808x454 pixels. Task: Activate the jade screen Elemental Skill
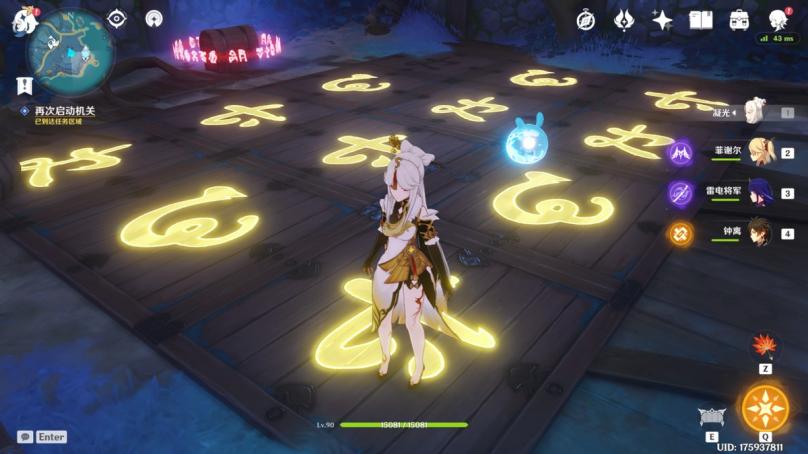[x=712, y=418]
